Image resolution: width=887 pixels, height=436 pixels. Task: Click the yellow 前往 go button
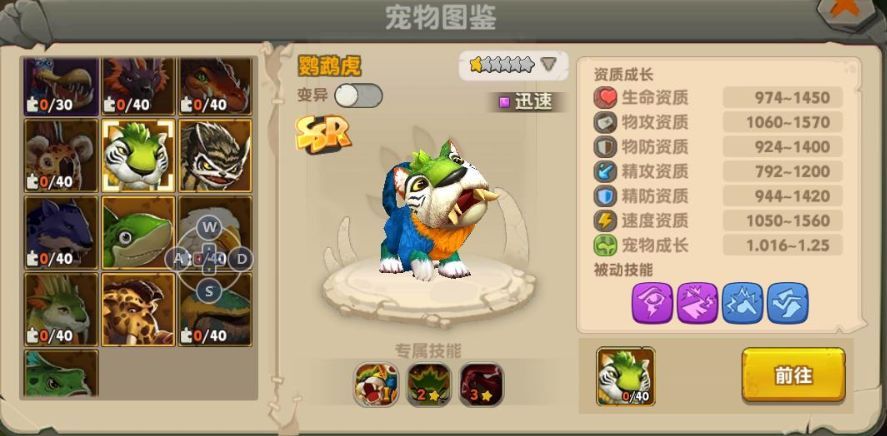(793, 374)
